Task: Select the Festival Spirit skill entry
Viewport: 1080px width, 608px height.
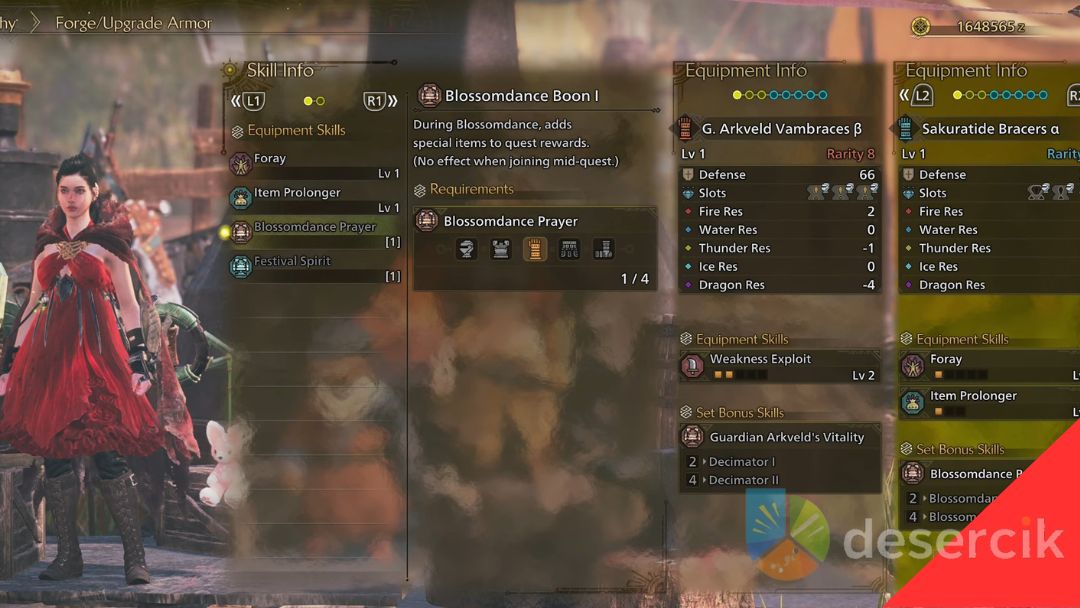Action: pyautogui.click(x=314, y=268)
